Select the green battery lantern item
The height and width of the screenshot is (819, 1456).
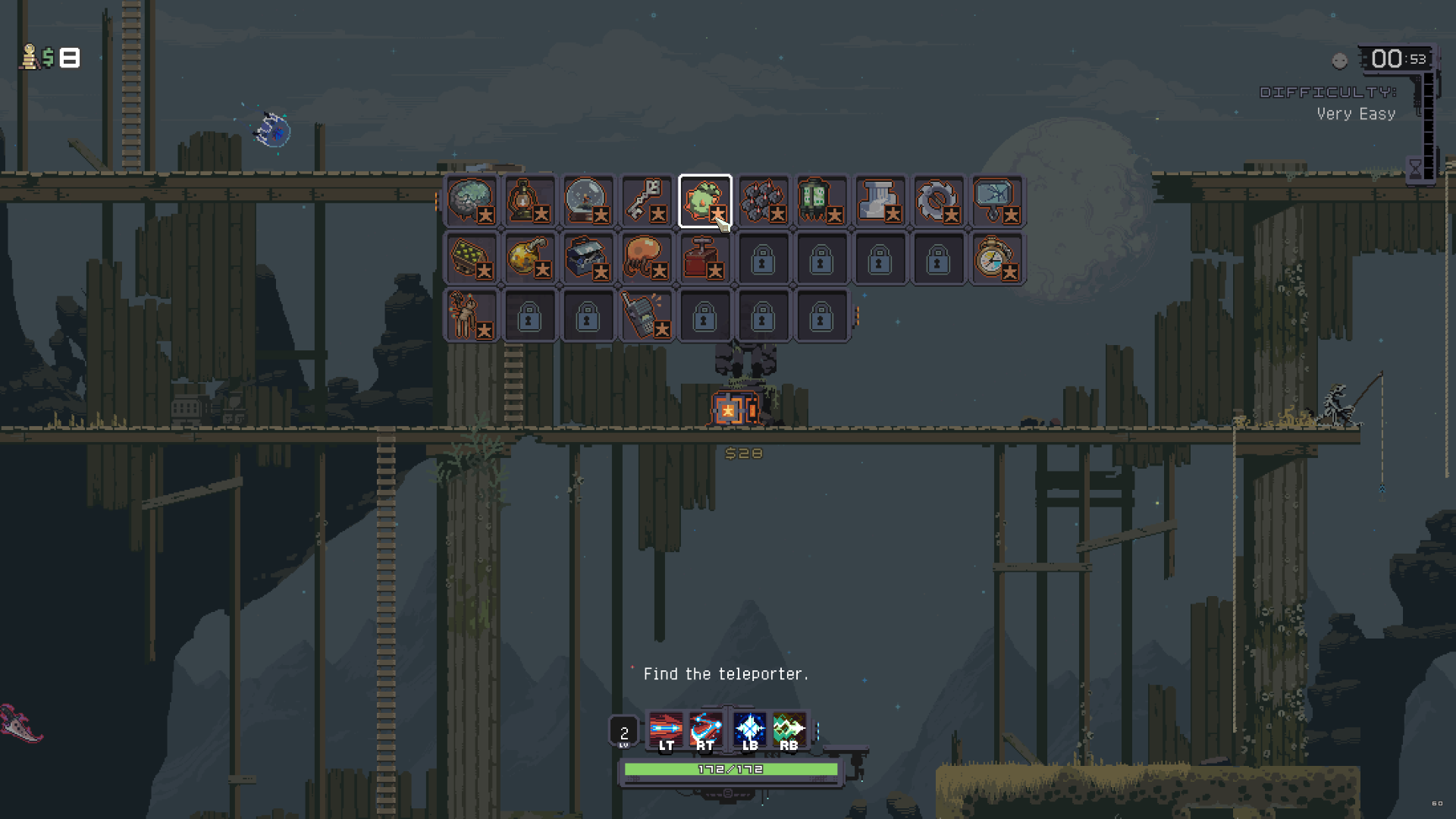(822, 201)
